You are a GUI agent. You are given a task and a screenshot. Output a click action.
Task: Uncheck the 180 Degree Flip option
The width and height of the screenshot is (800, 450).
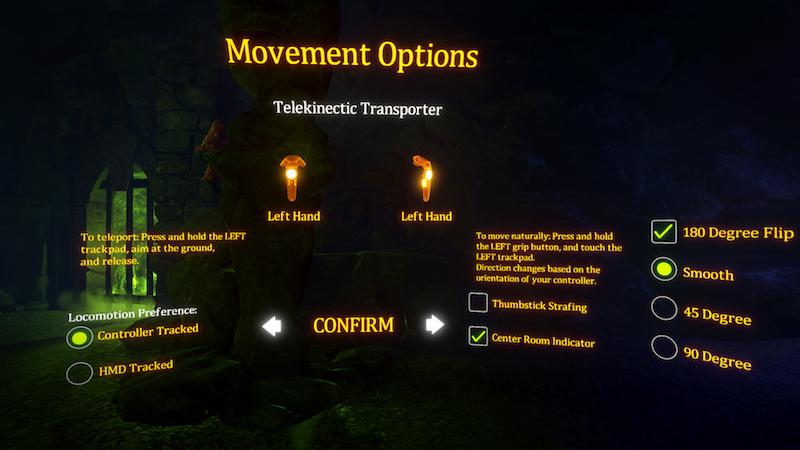pyautogui.click(x=663, y=232)
